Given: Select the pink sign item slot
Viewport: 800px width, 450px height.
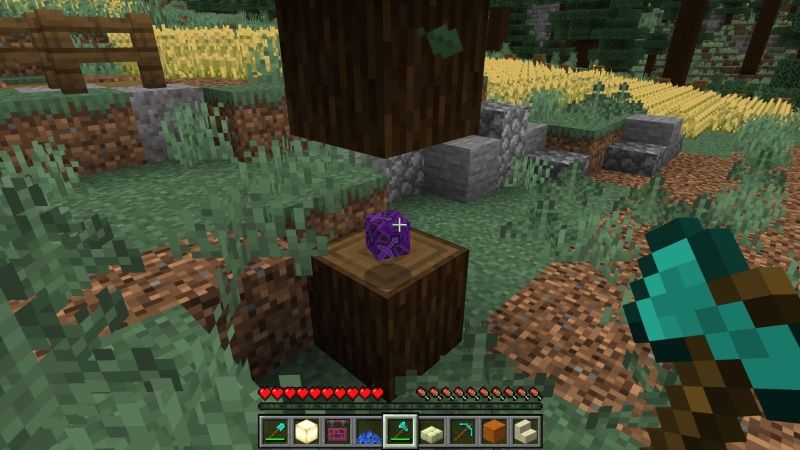Looking at the screenshot, I should coord(337,432).
